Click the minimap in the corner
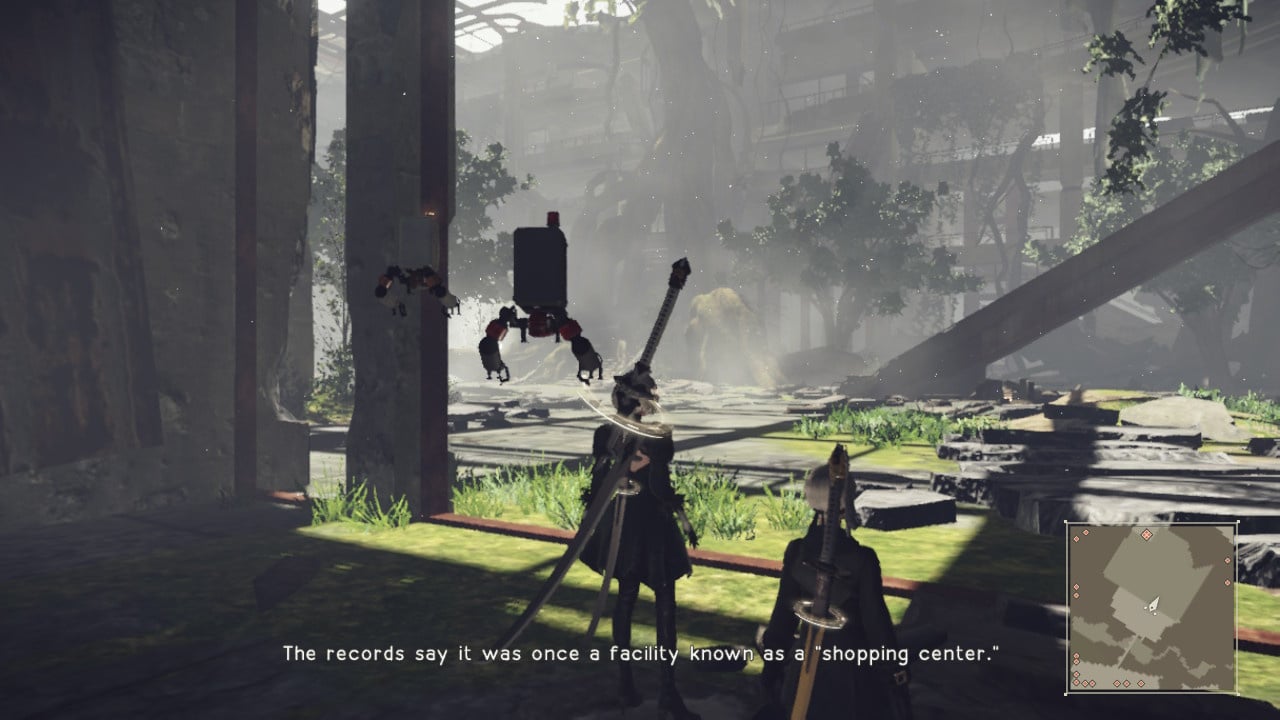1280x720 pixels. [1151, 607]
